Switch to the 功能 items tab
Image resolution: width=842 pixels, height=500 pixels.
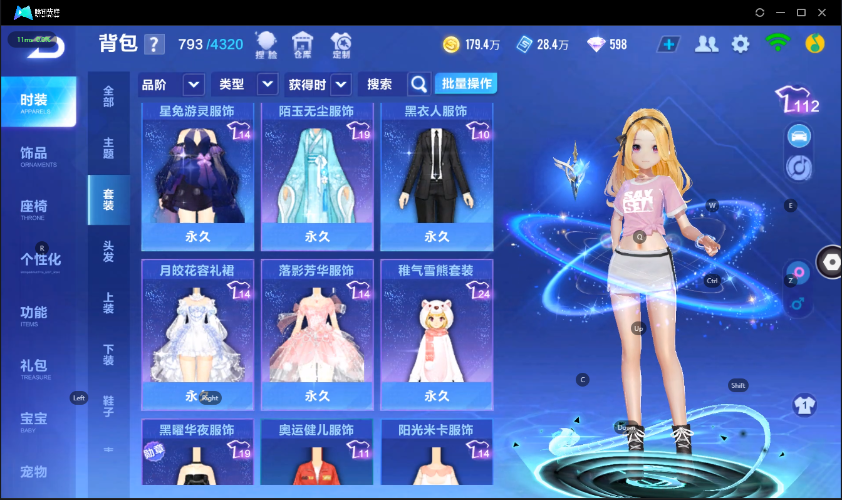(x=35, y=314)
